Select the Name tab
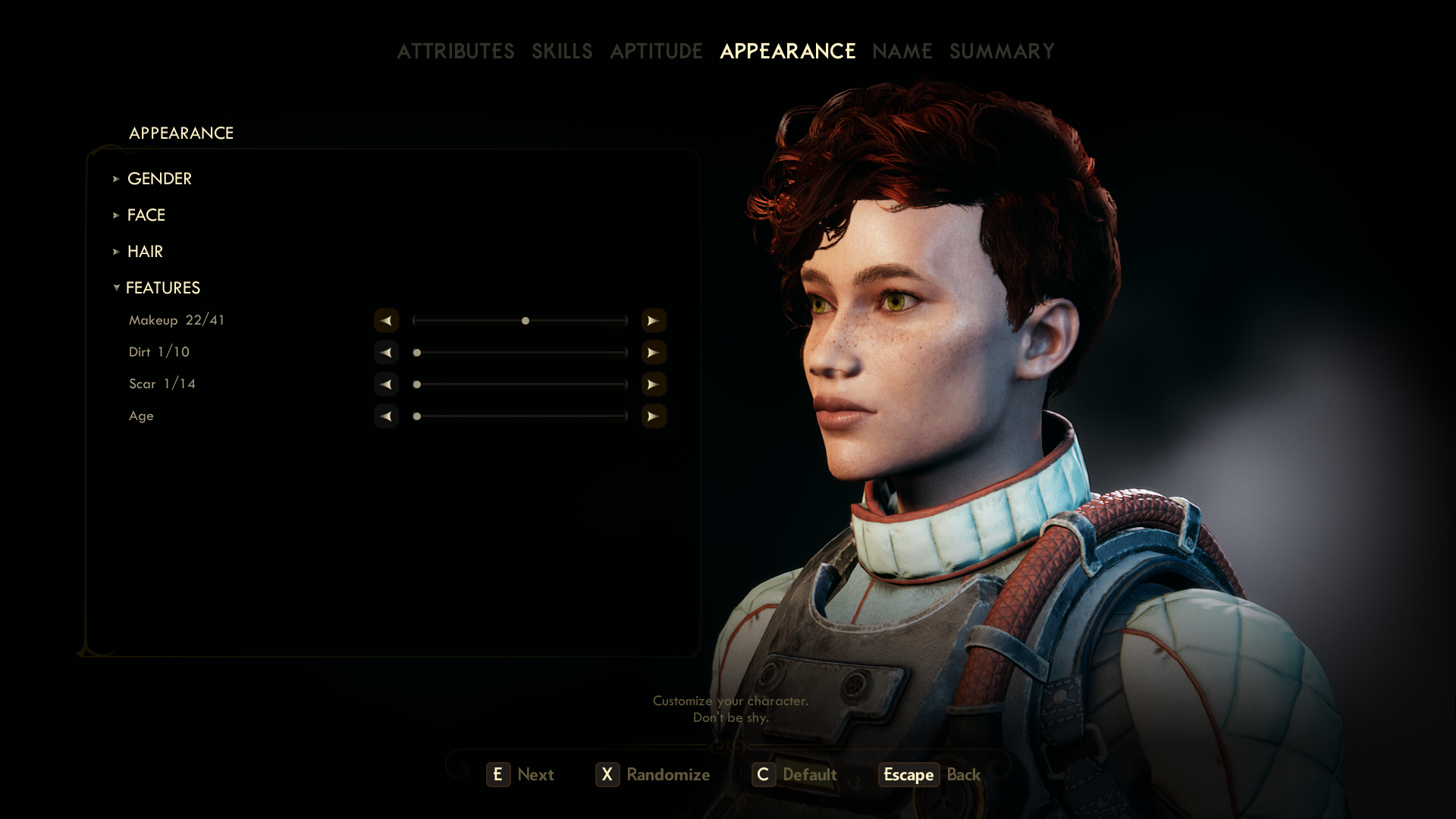 coord(902,51)
